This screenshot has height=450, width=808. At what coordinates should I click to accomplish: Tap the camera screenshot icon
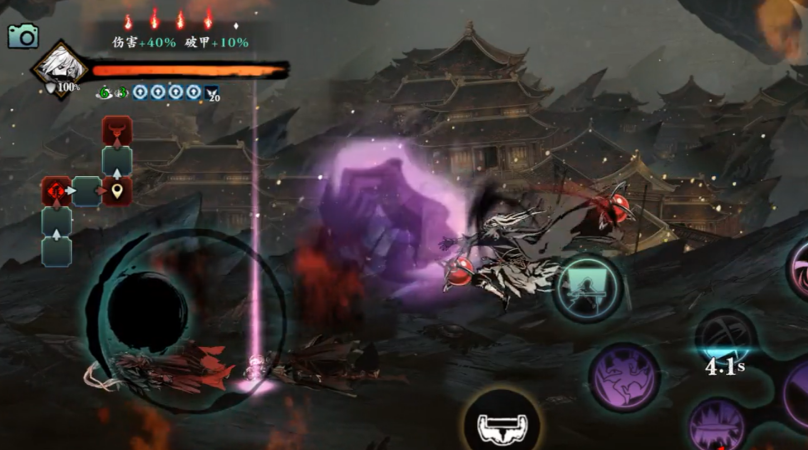(x=22, y=36)
